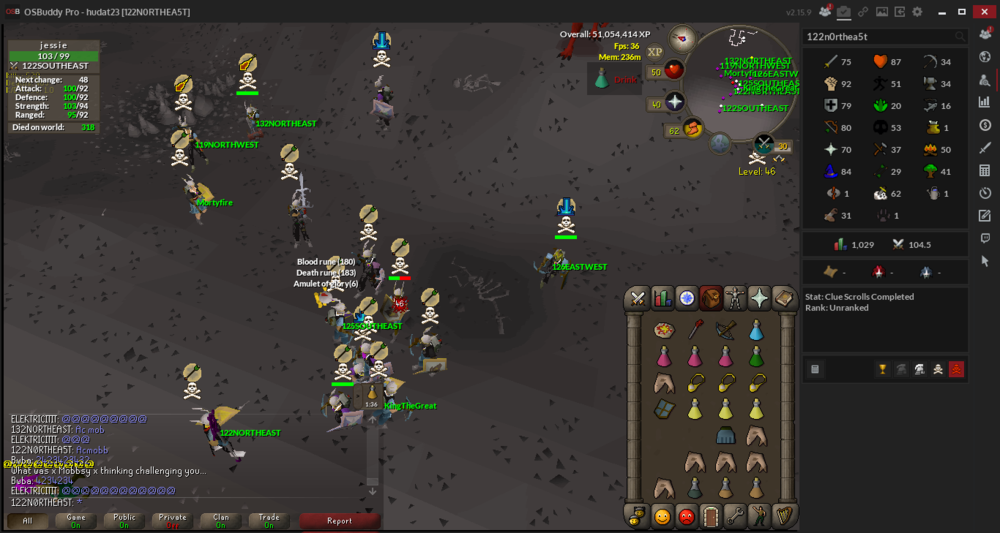Open the Worn Equipment tab
Viewport: 1000px width, 533px height.
point(735,298)
